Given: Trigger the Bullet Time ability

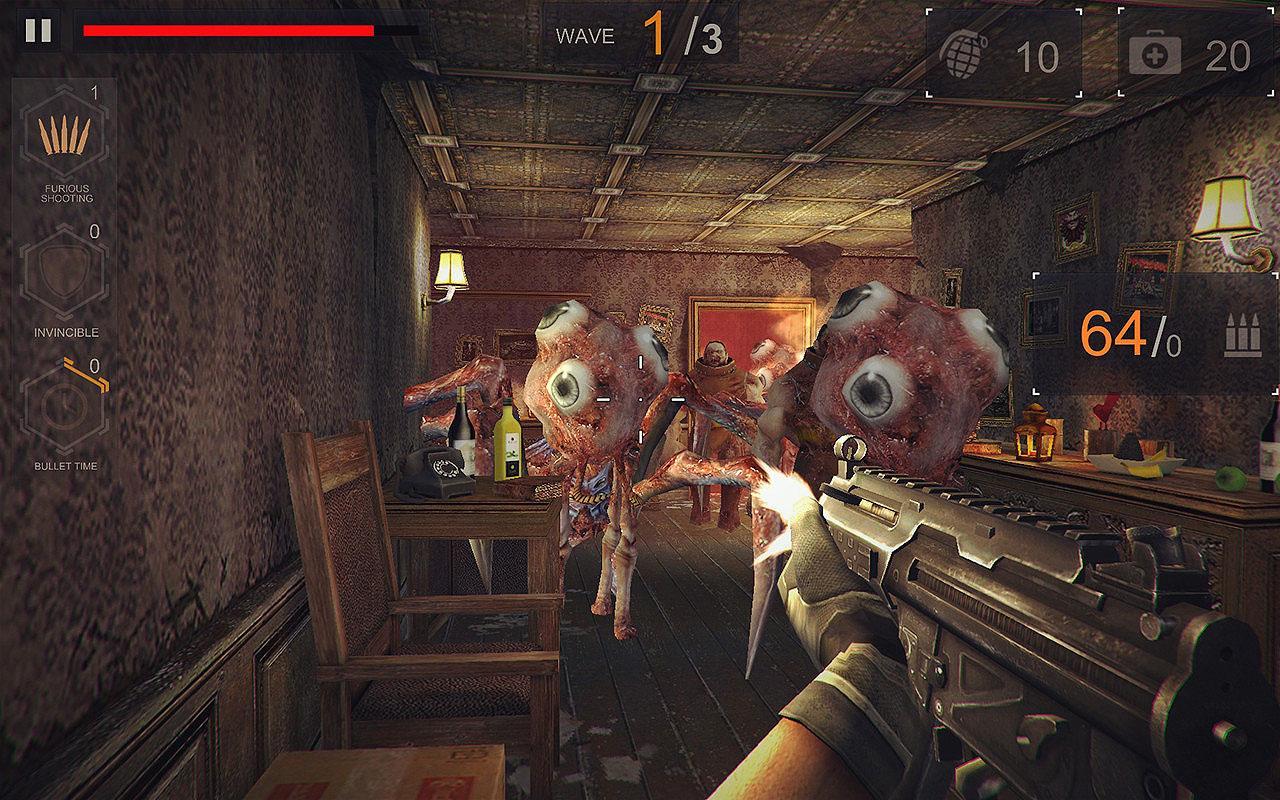Looking at the screenshot, I should coord(63,405).
